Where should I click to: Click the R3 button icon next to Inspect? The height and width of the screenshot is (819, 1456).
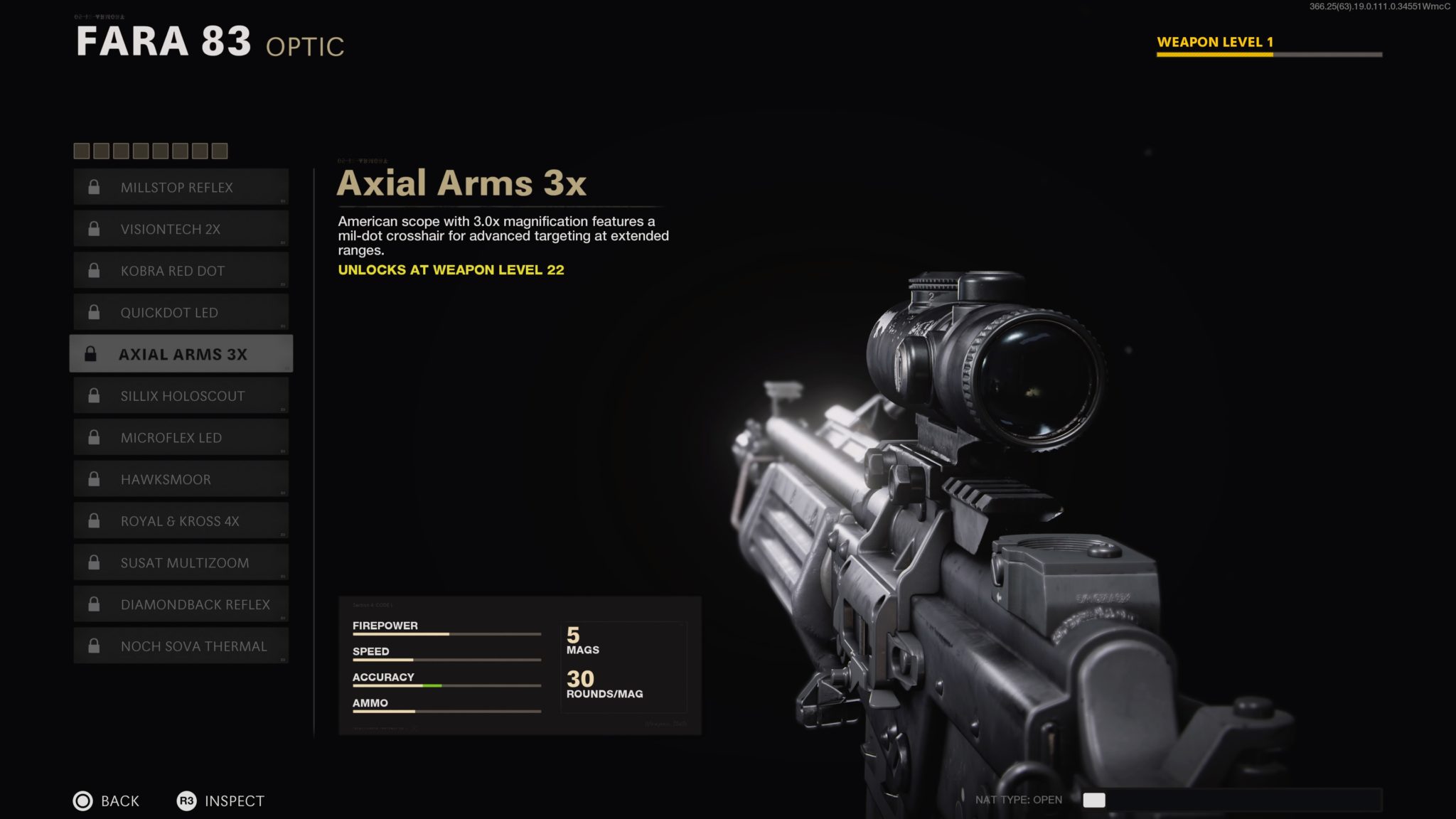pos(186,801)
